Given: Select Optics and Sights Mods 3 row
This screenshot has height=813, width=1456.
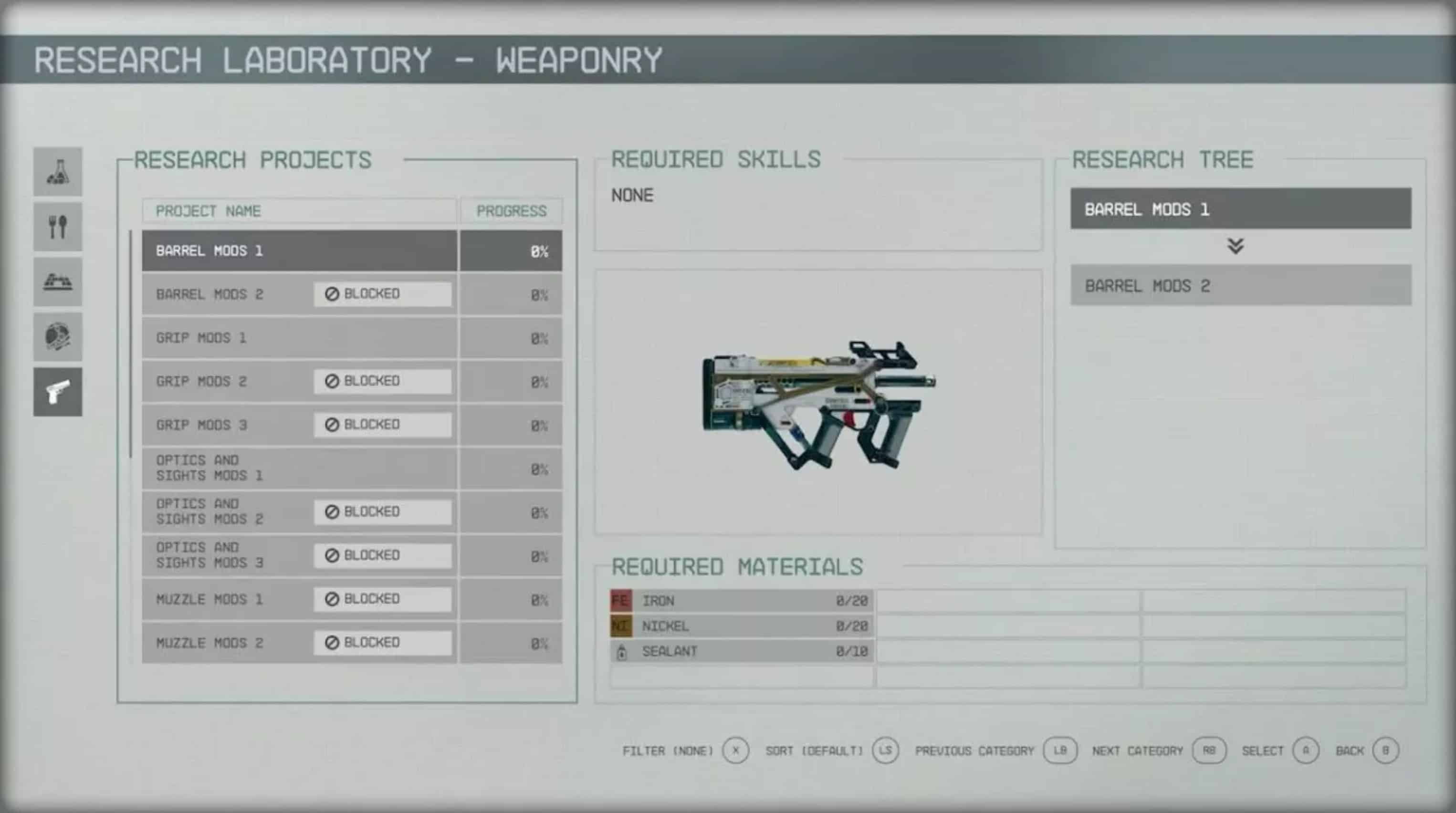Looking at the screenshot, I should (226, 555).
